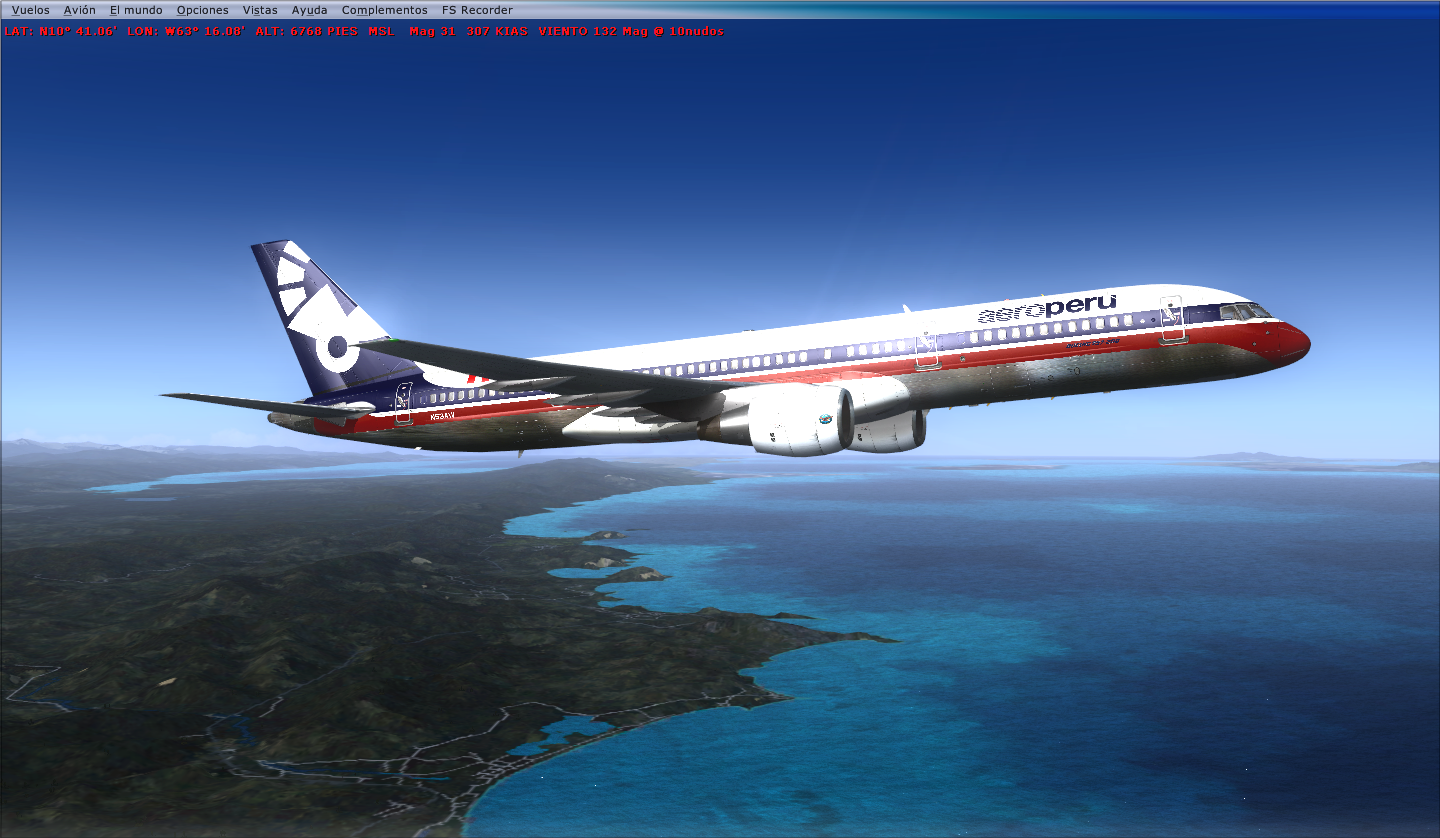Click the VIENTO wind direction readout
The width and height of the screenshot is (1440, 838).
(x=574, y=31)
